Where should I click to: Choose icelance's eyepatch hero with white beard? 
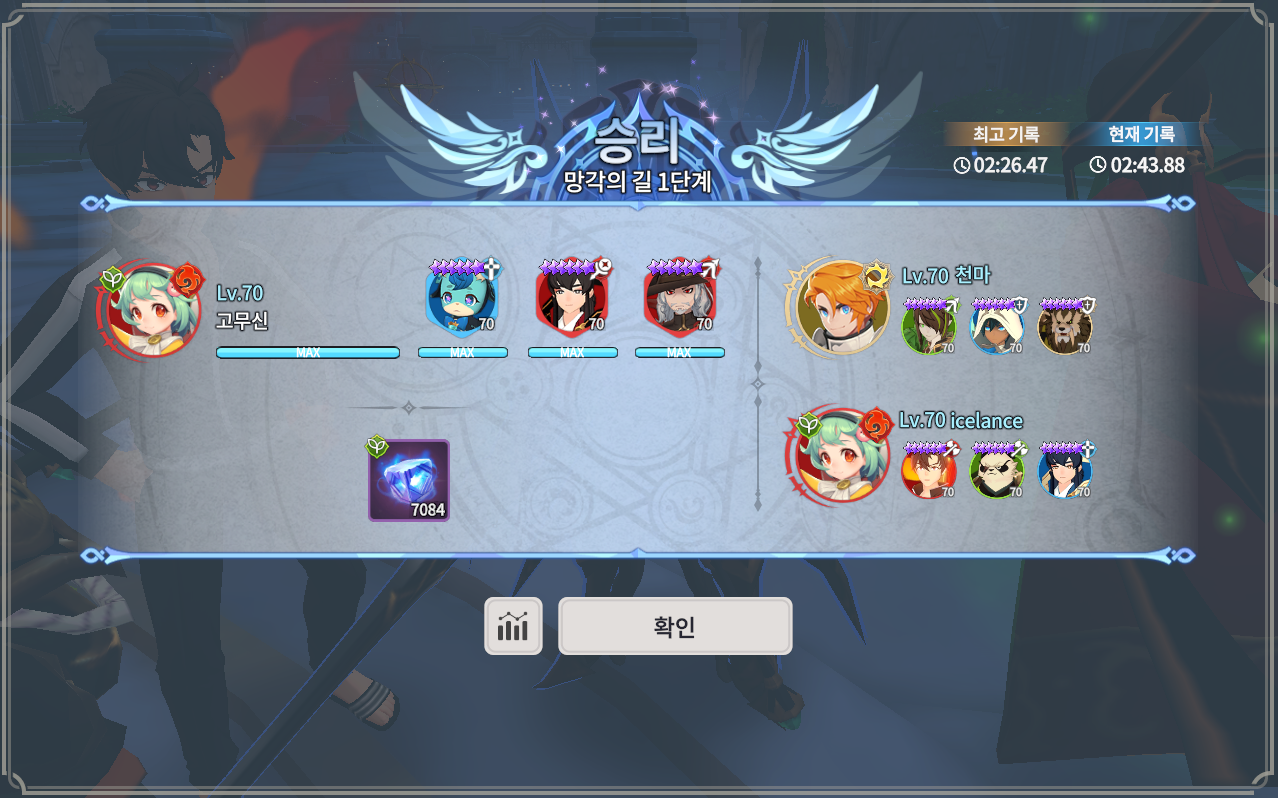997,472
